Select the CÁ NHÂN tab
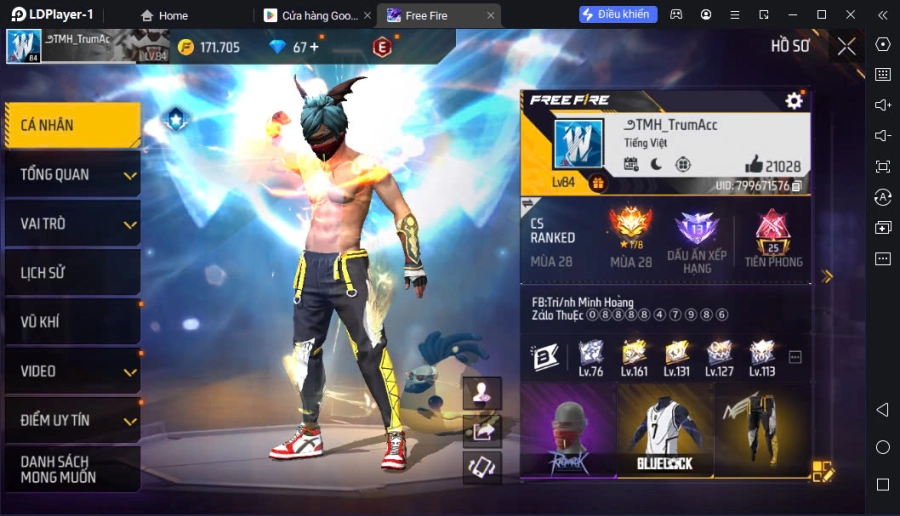The height and width of the screenshot is (516, 900). click(x=70, y=125)
